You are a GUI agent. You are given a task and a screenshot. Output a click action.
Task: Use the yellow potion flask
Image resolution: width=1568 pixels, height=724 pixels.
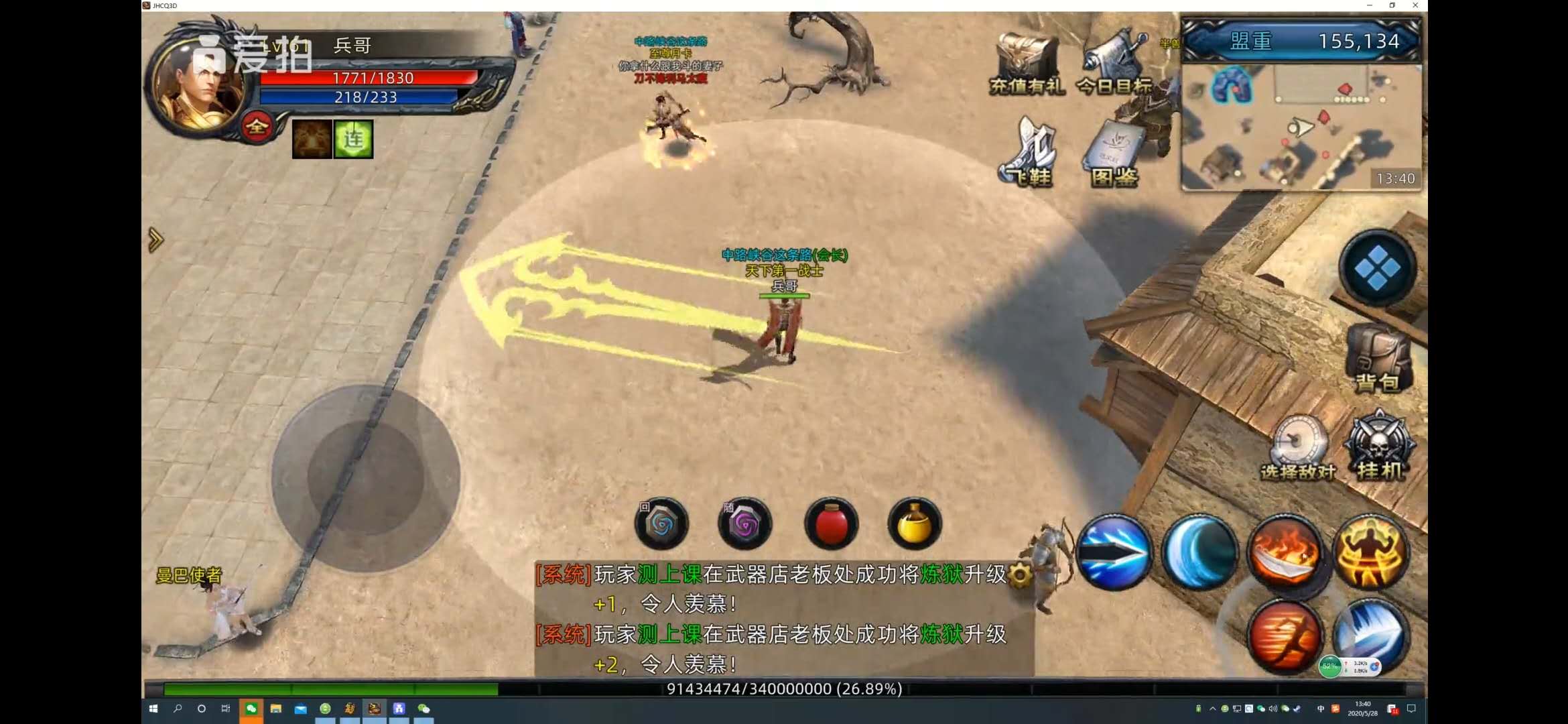click(914, 524)
